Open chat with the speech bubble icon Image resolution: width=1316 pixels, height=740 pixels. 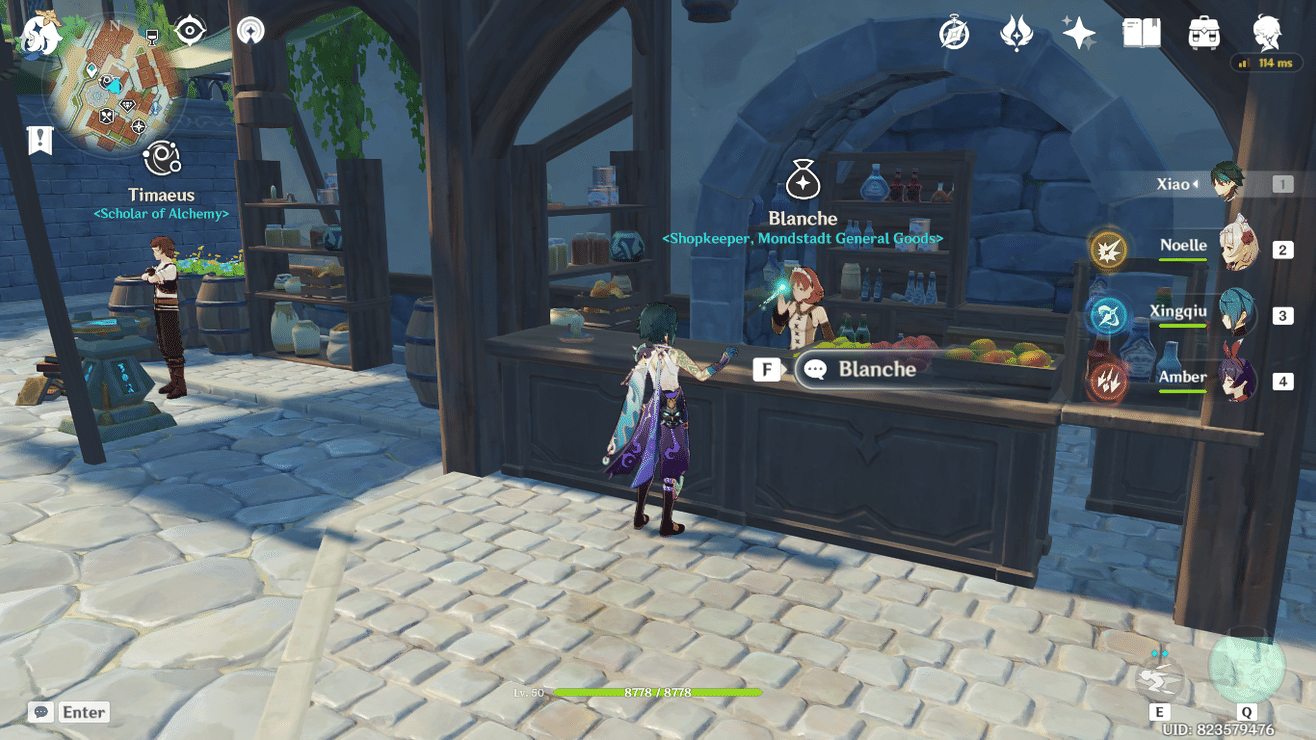(x=38, y=711)
